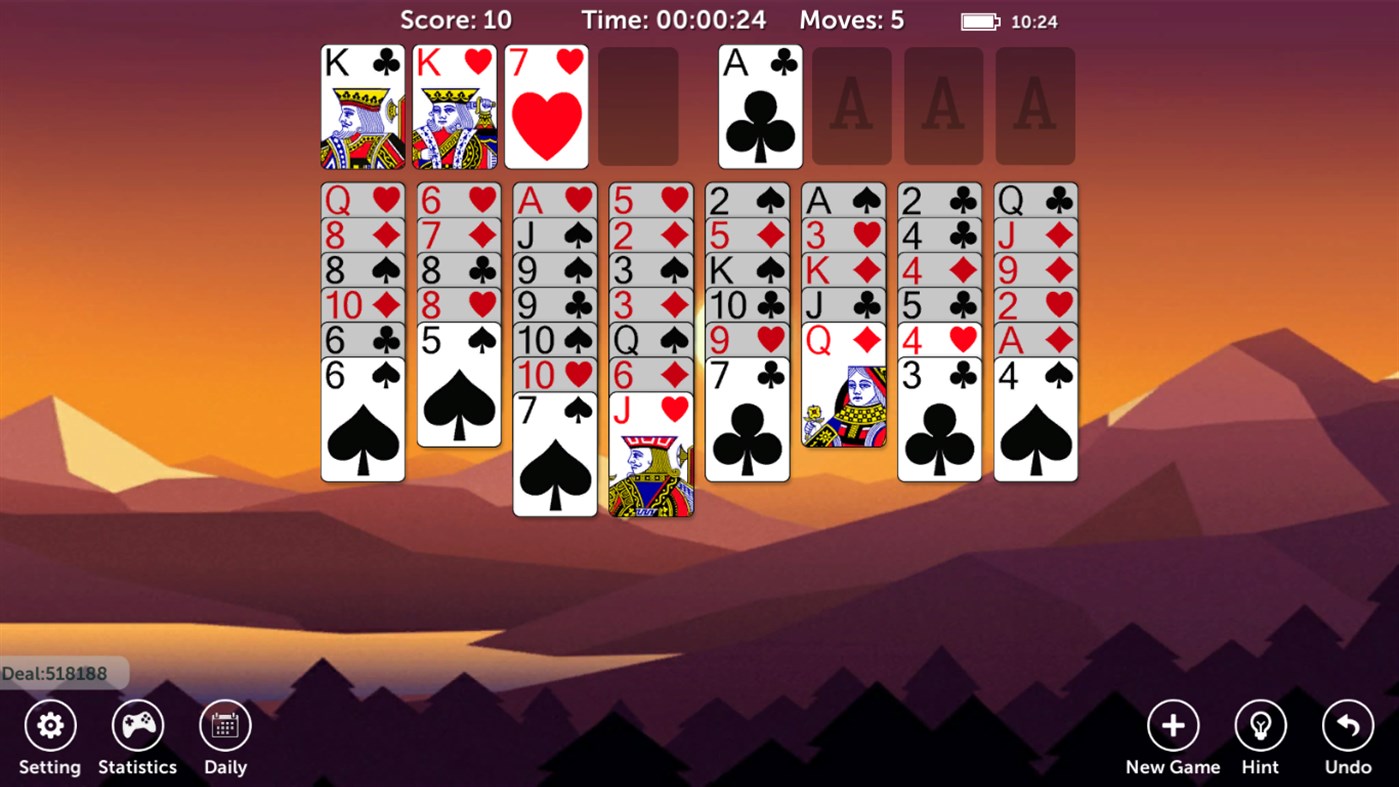
Task: Click the empty fourth free cell slot
Action: click(x=638, y=105)
